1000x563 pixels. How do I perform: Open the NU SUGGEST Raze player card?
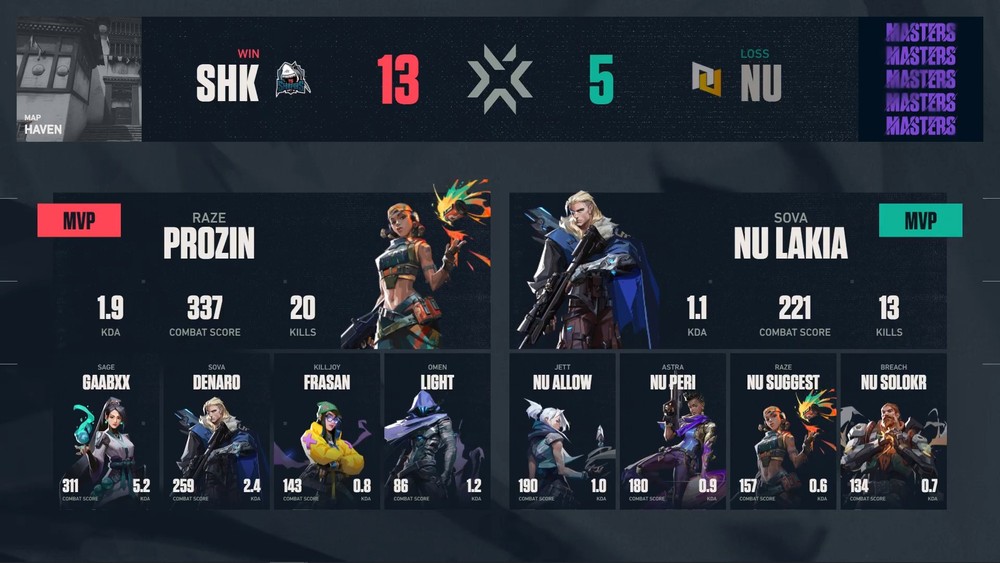click(782, 431)
